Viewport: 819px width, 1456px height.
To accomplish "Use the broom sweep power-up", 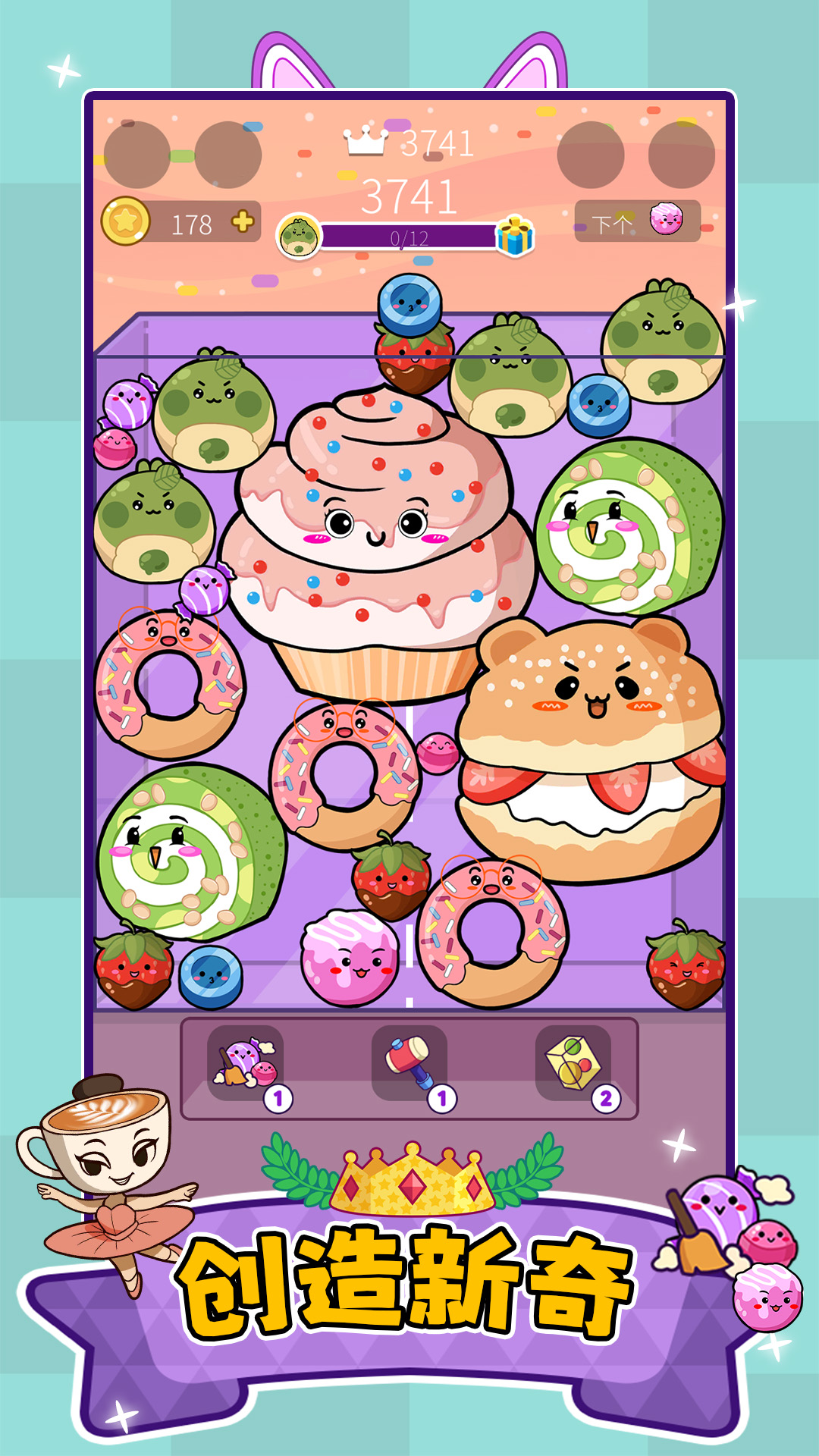I will coord(246,1063).
